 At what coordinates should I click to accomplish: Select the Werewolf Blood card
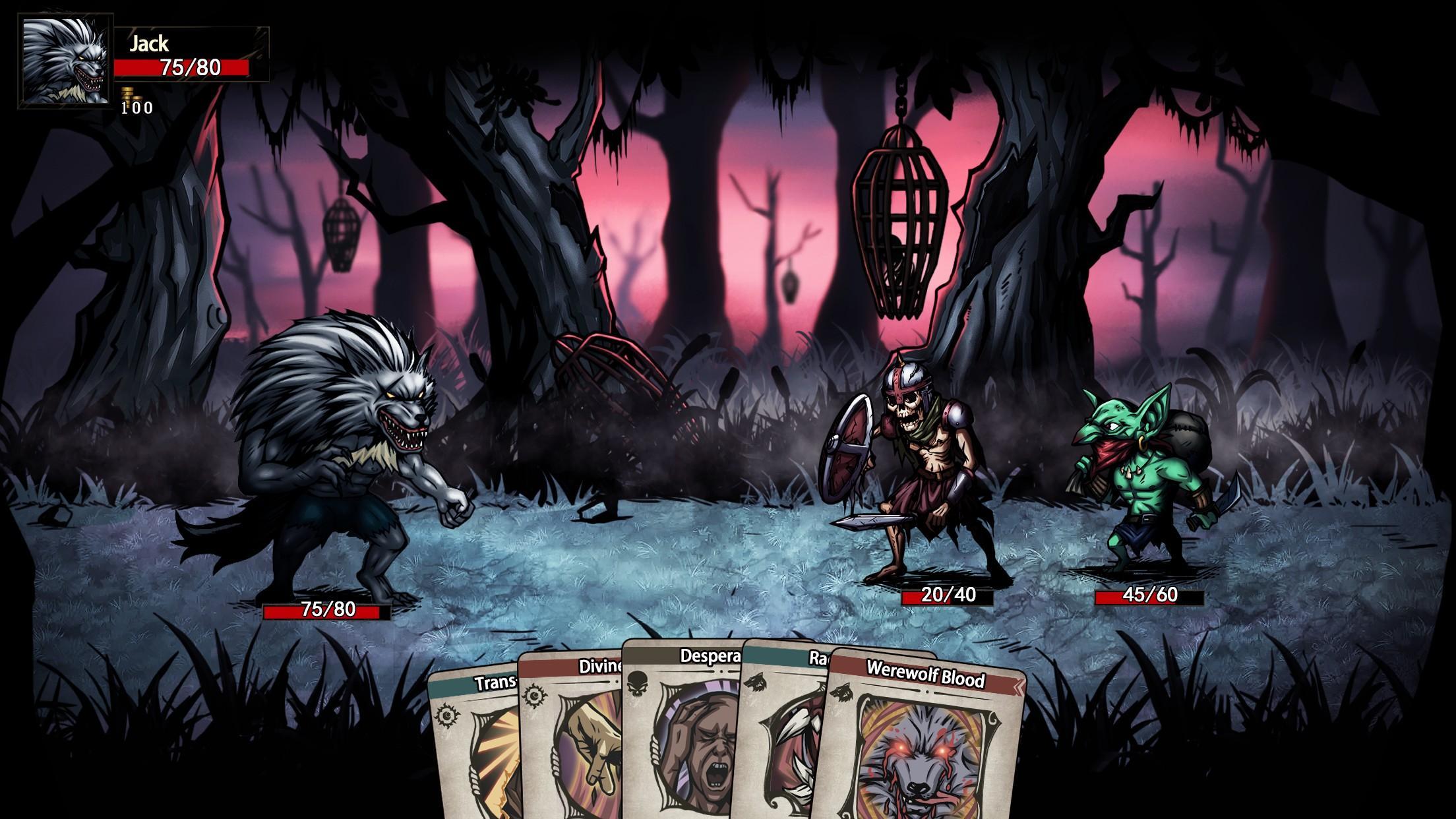point(923,745)
